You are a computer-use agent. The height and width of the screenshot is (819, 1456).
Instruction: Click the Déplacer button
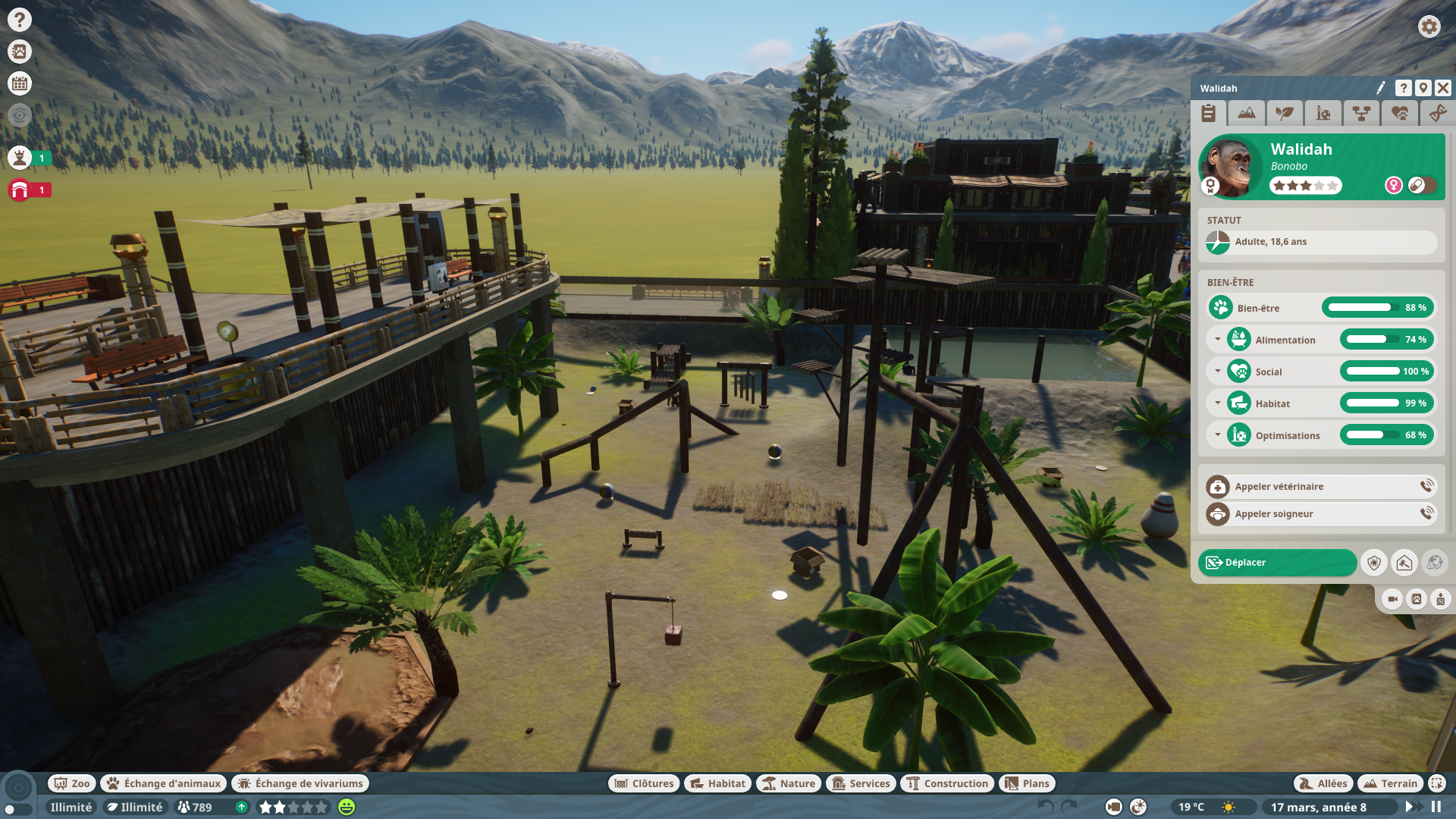pos(1277,563)
